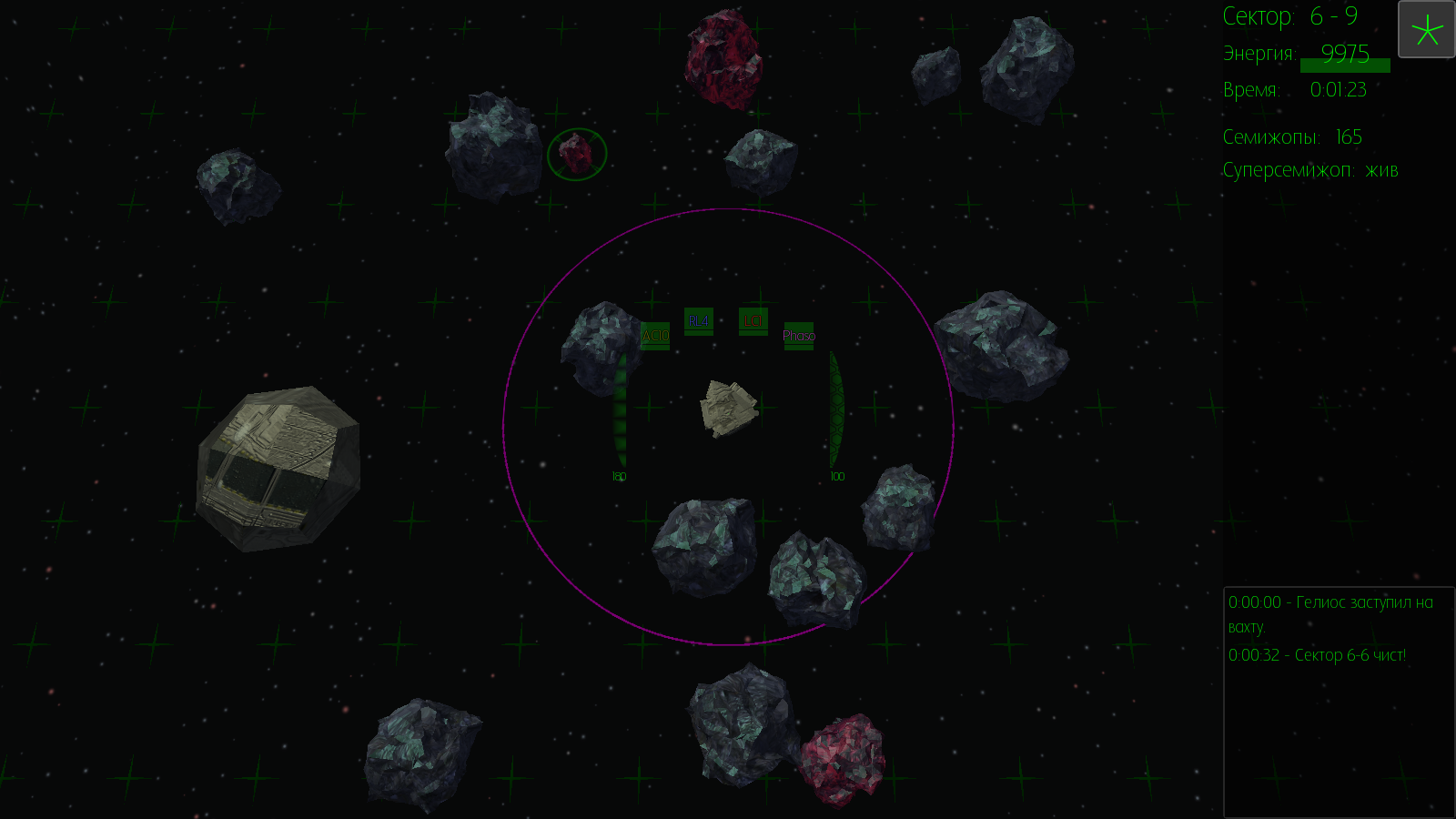Open the green star menu button
Image resolution: width=1456 pixels, height=819 pixels.
pyautogui.click(x=1426, y=30)
